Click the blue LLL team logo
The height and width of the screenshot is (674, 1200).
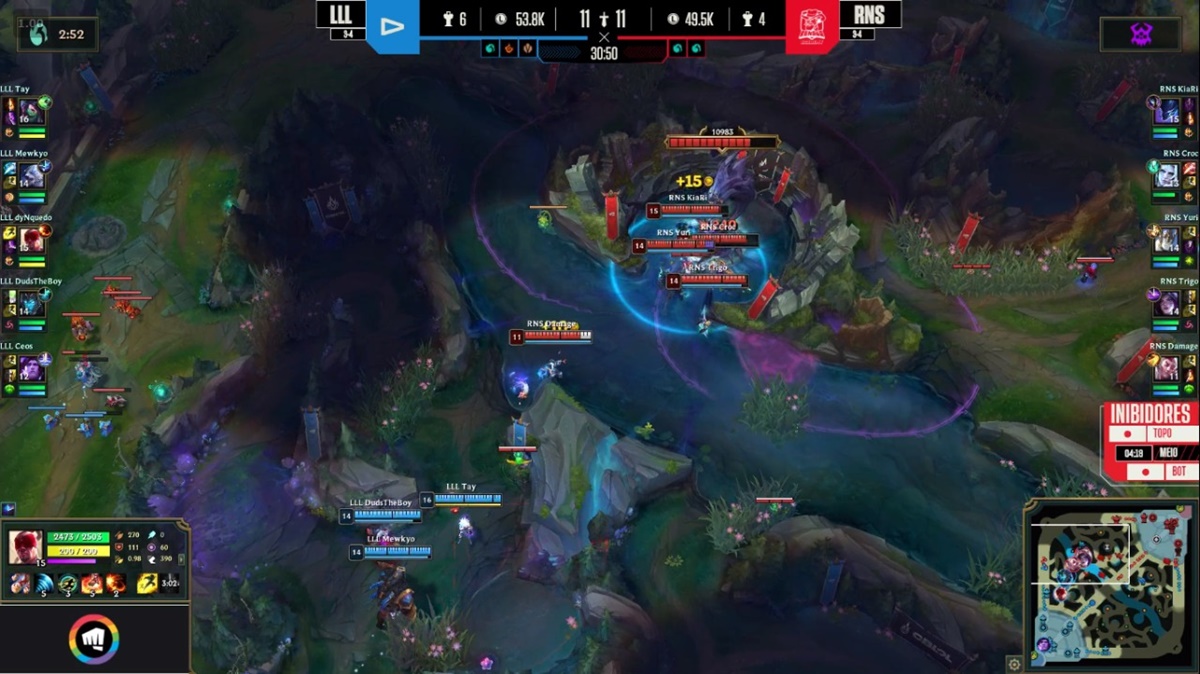tap(392, 27)
